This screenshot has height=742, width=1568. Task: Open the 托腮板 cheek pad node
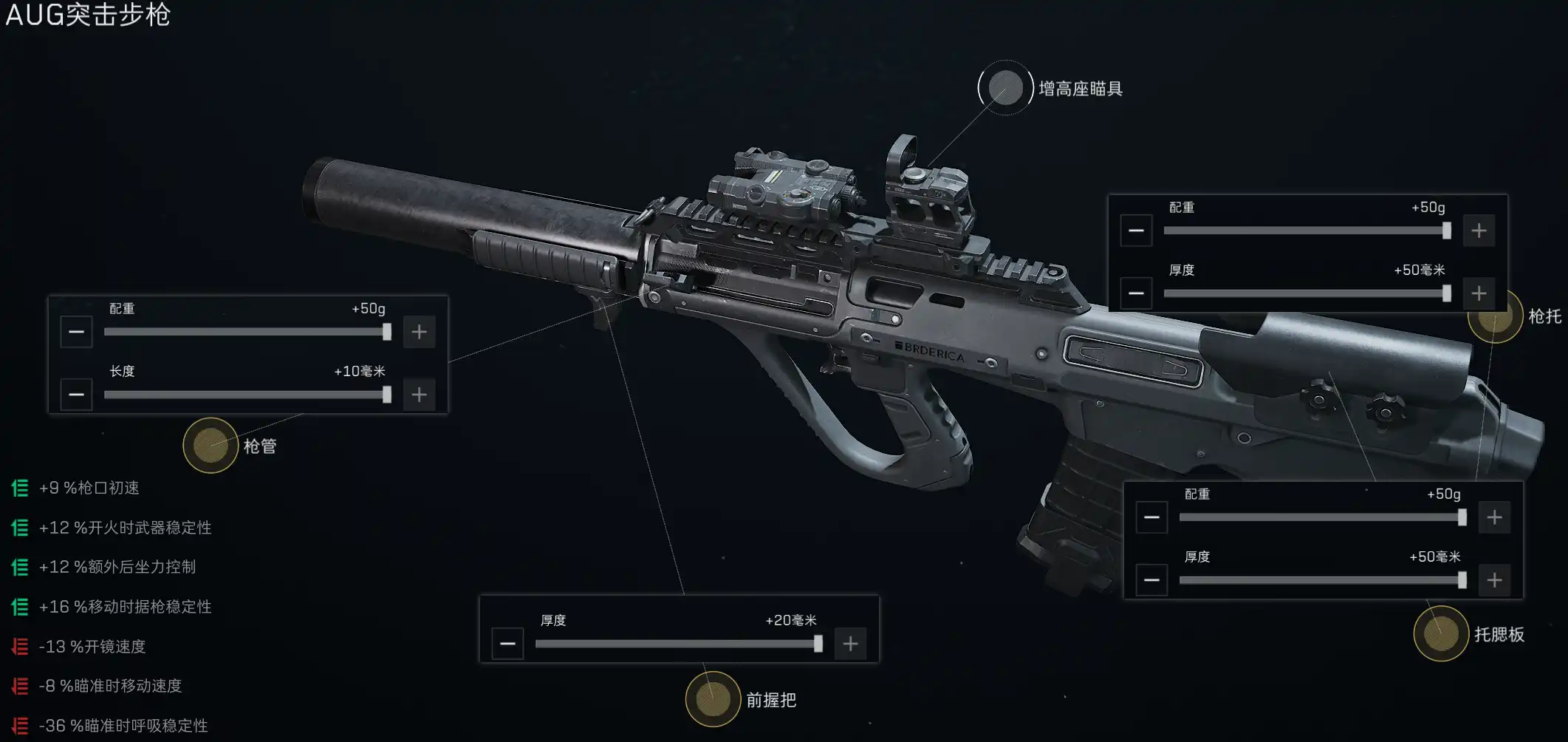point(1440,633)
